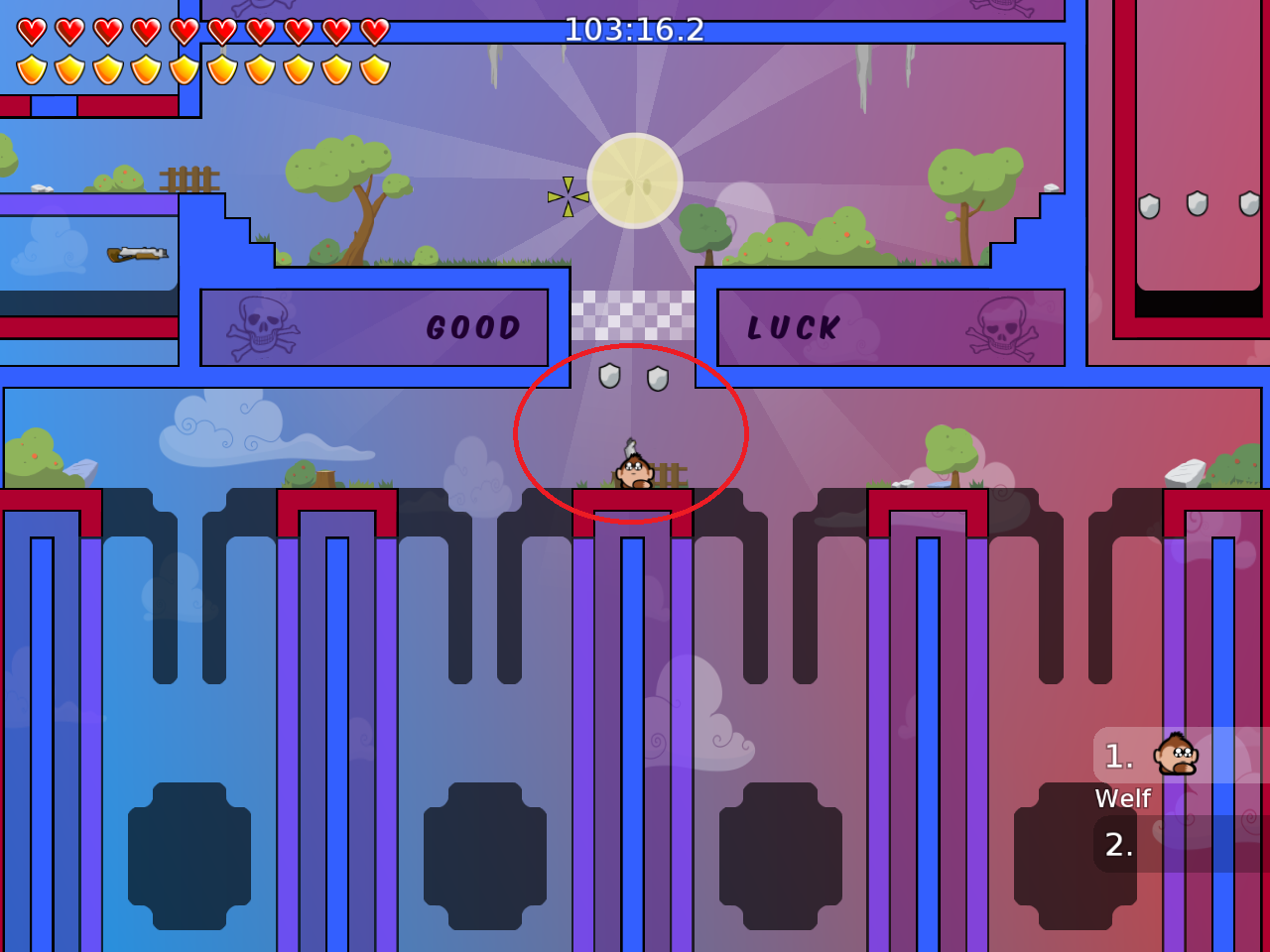Click the left shield pickup above the player
This screenshot has height=952, width=1270.
[612, 378]
